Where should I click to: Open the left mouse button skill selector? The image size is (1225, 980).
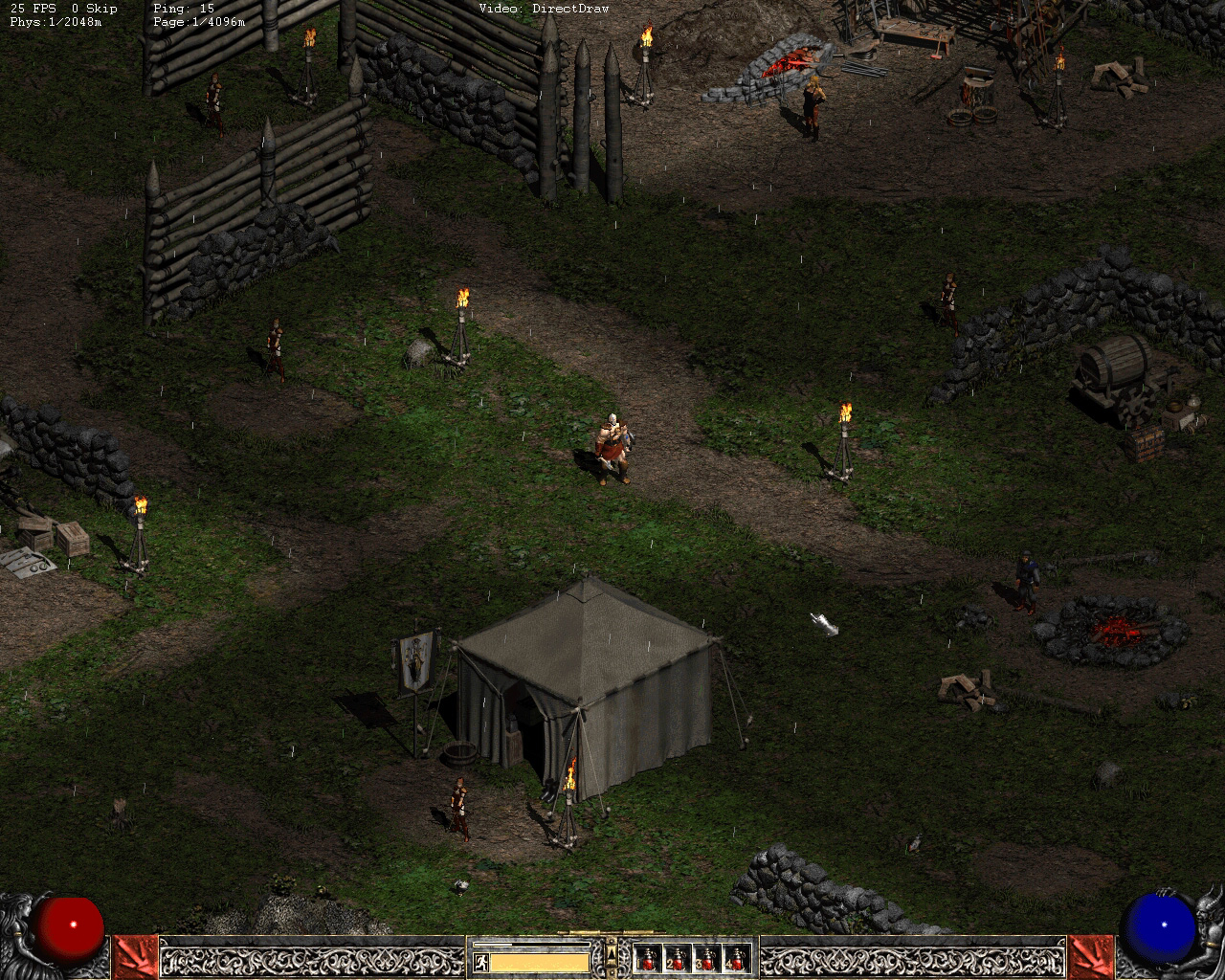(135, 956)
